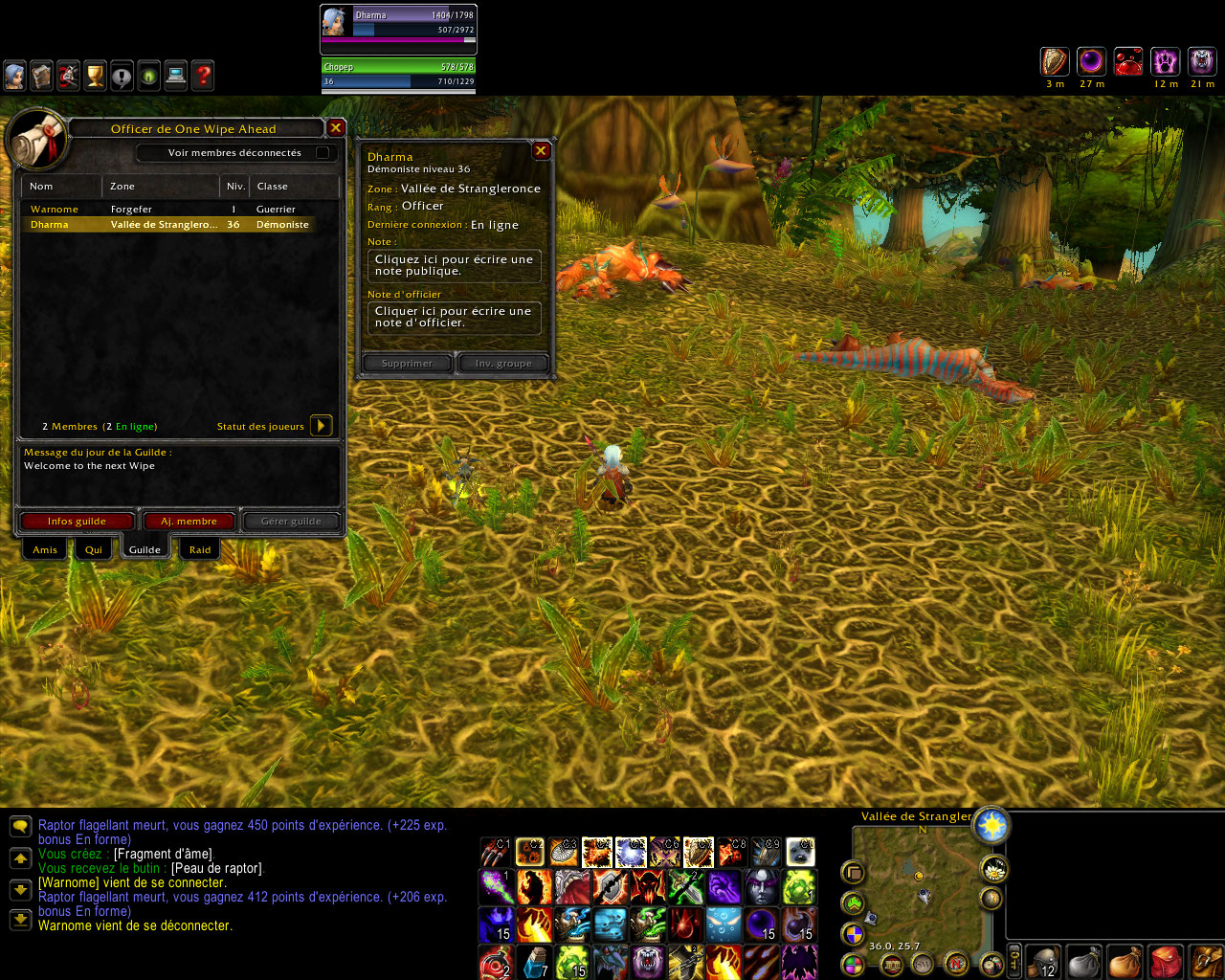Viewport: 1225px width, 980px height.
Task: Close the Dharma member detail panel
Action: coord(541,150)
